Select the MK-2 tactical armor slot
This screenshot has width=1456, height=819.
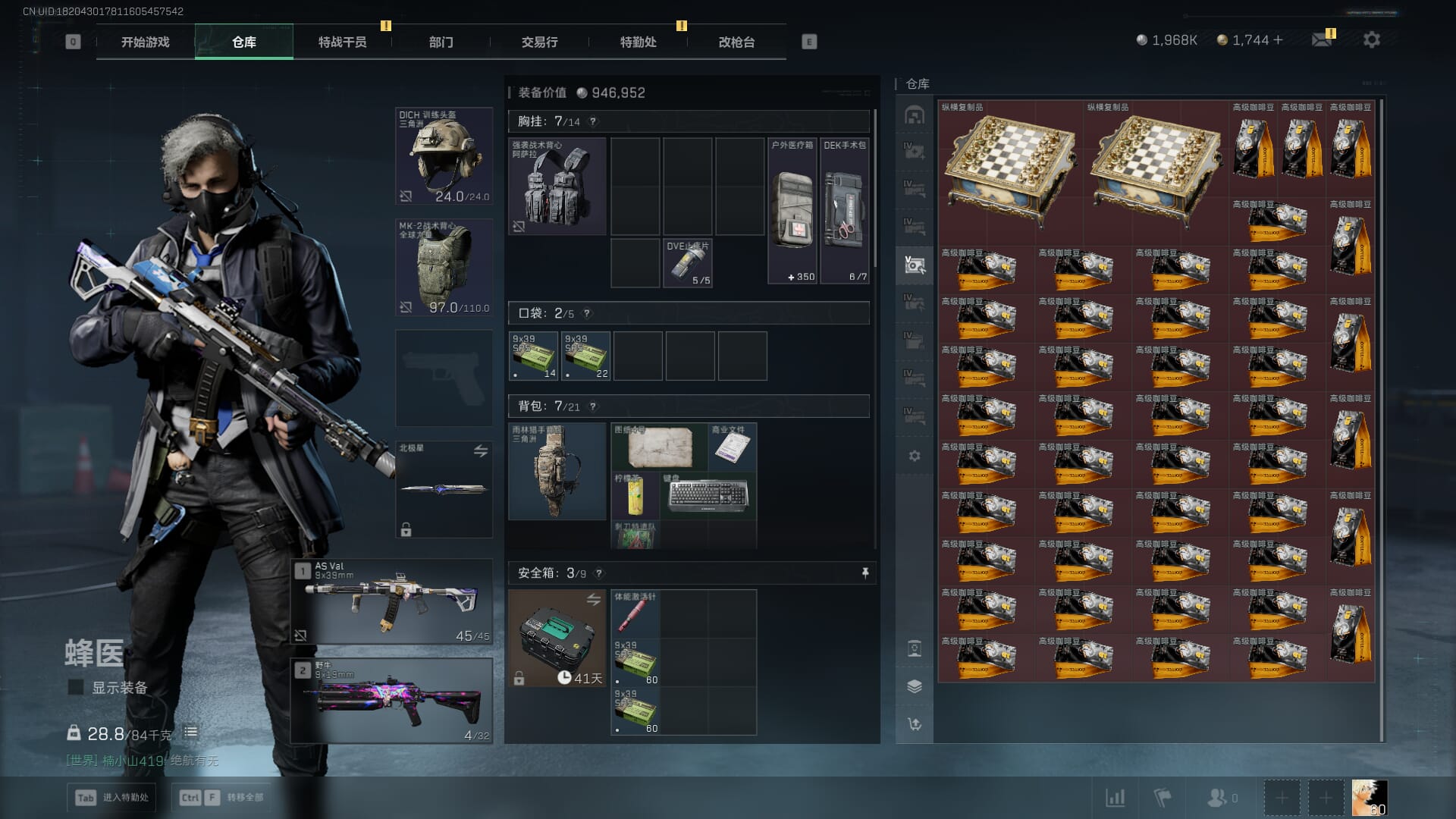444,267
